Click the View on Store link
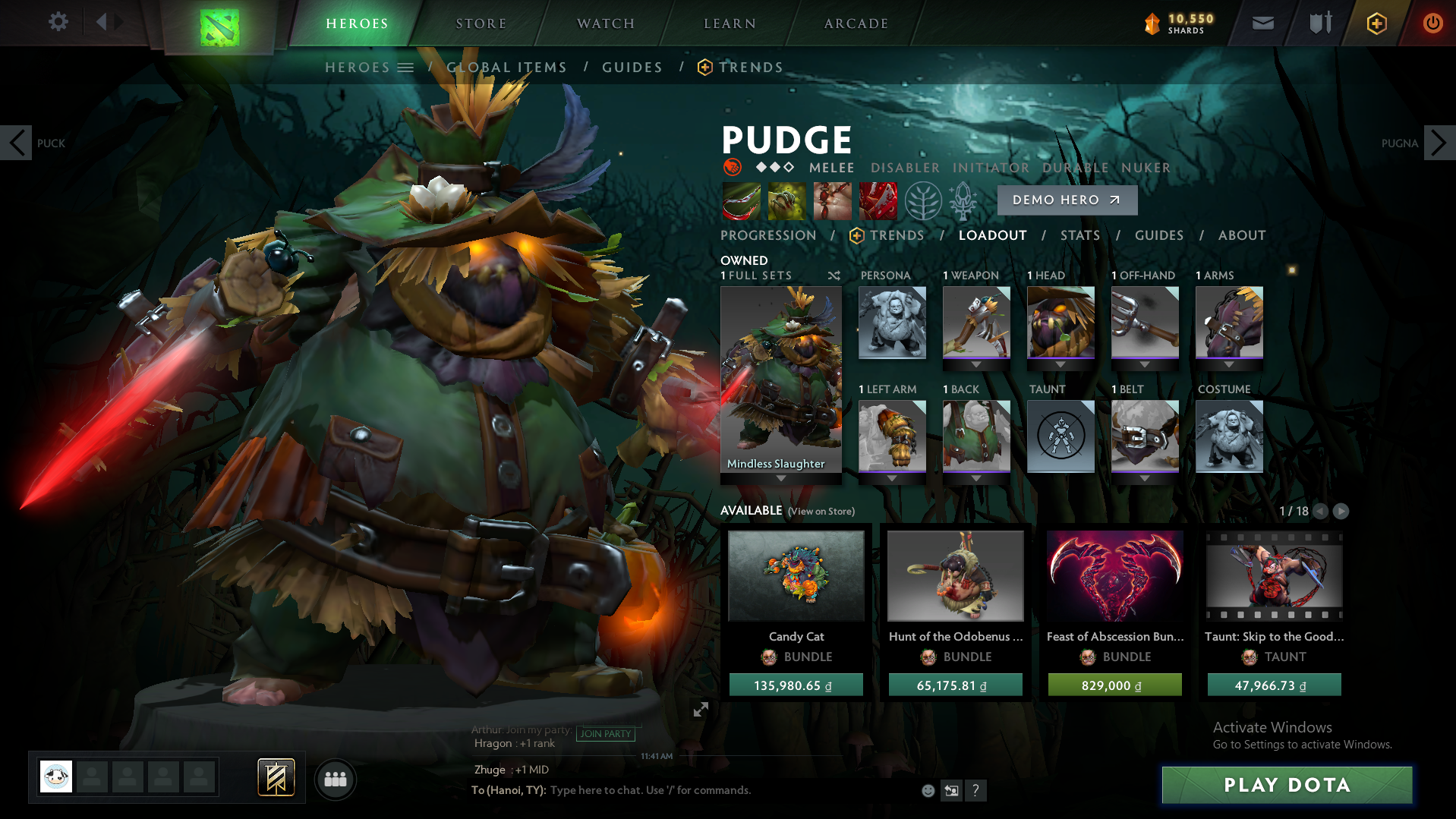The image size is (1456, 819). tap(821, 511)
